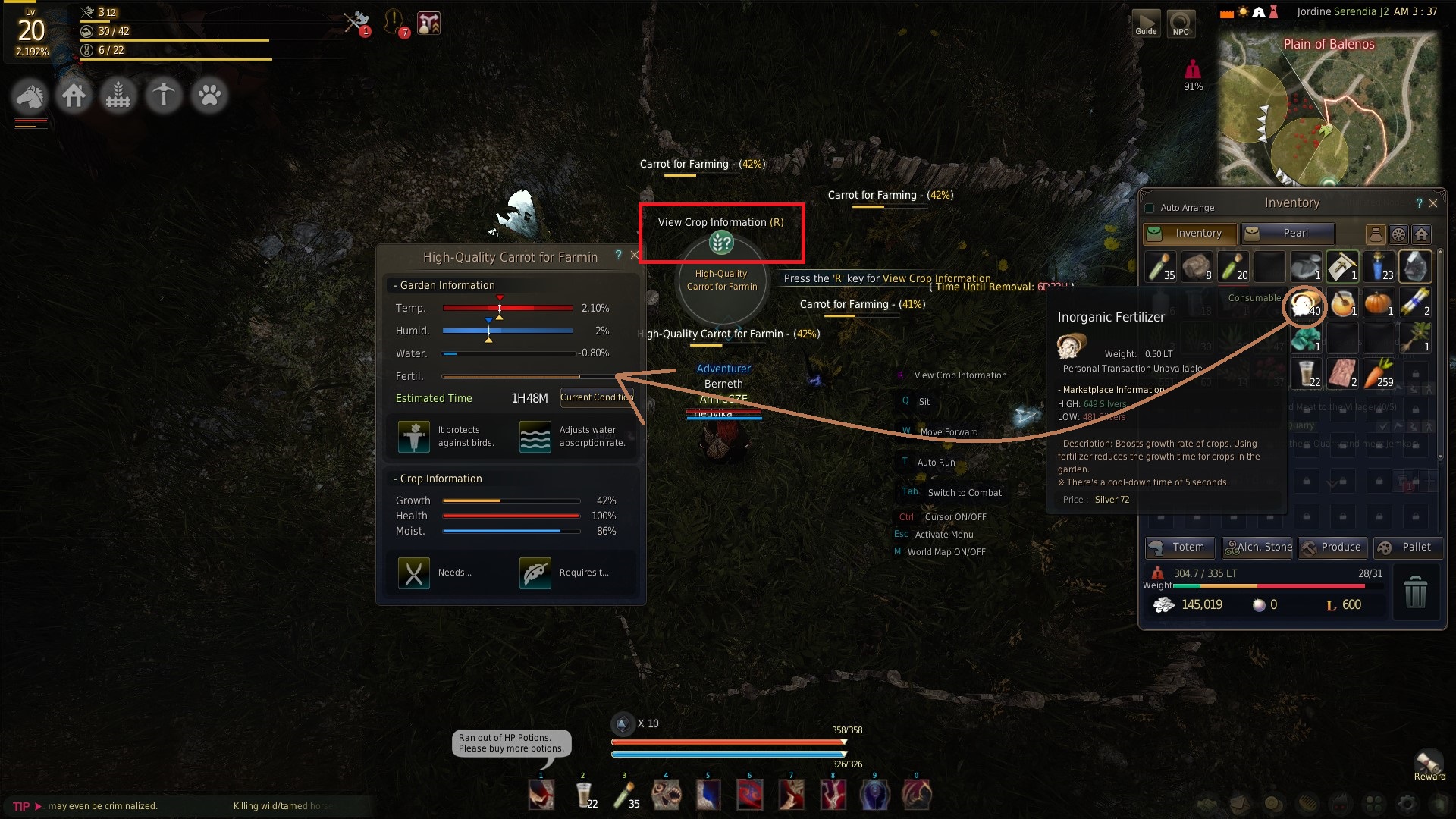Click the scarecrow bird protection icon

pyautogui.click(x=414, y=436)
